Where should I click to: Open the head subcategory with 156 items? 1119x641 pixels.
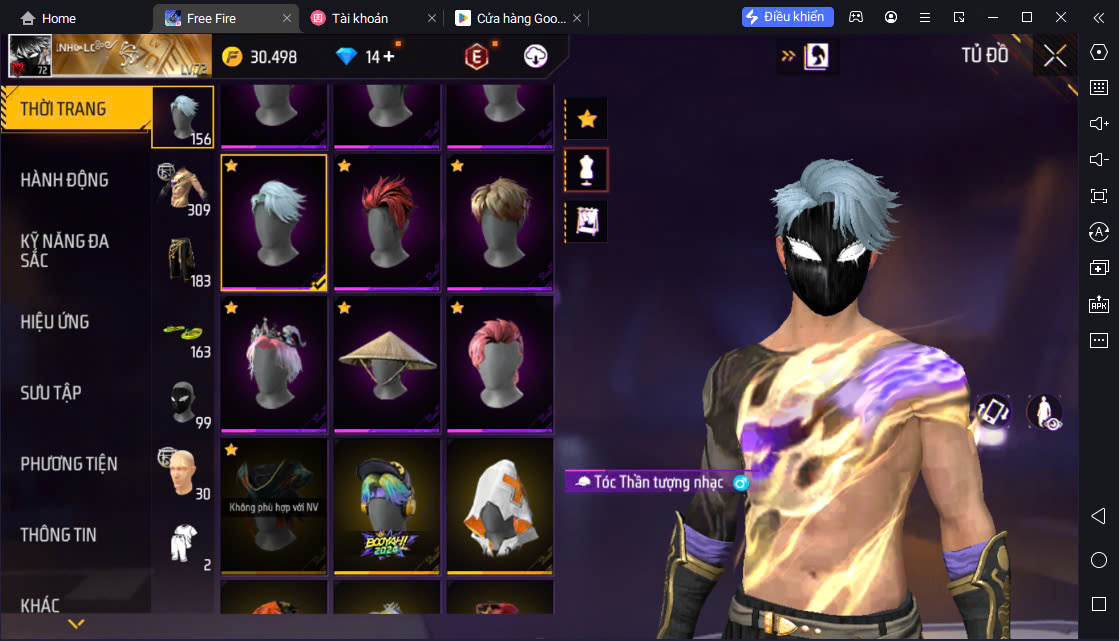click(183, 118)
